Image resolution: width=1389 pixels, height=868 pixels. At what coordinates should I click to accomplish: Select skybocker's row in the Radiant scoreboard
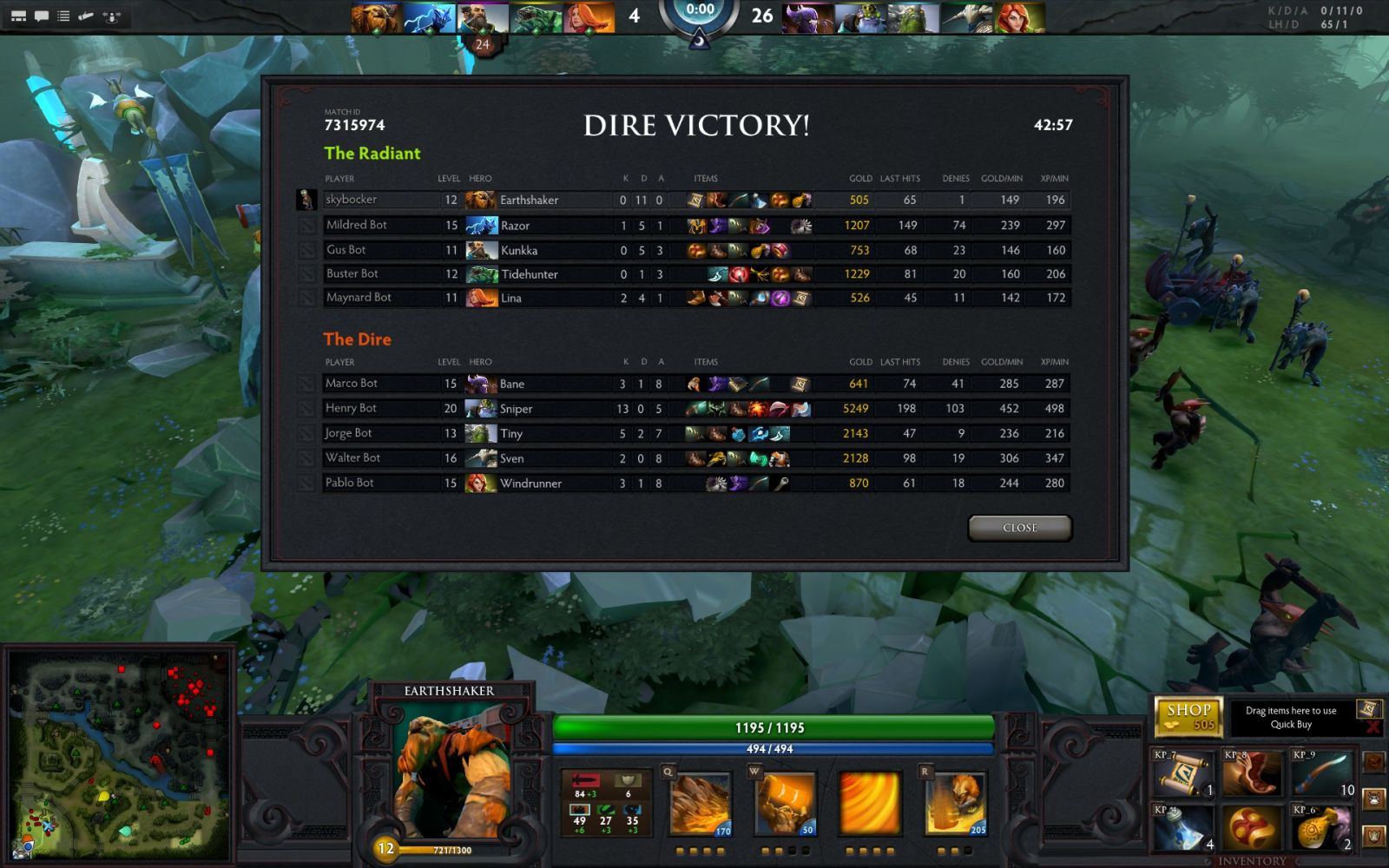[x=694, y=200]
